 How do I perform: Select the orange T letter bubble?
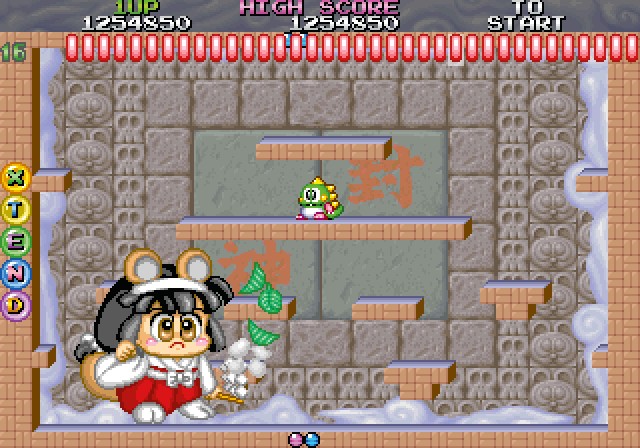click(16, 208)
